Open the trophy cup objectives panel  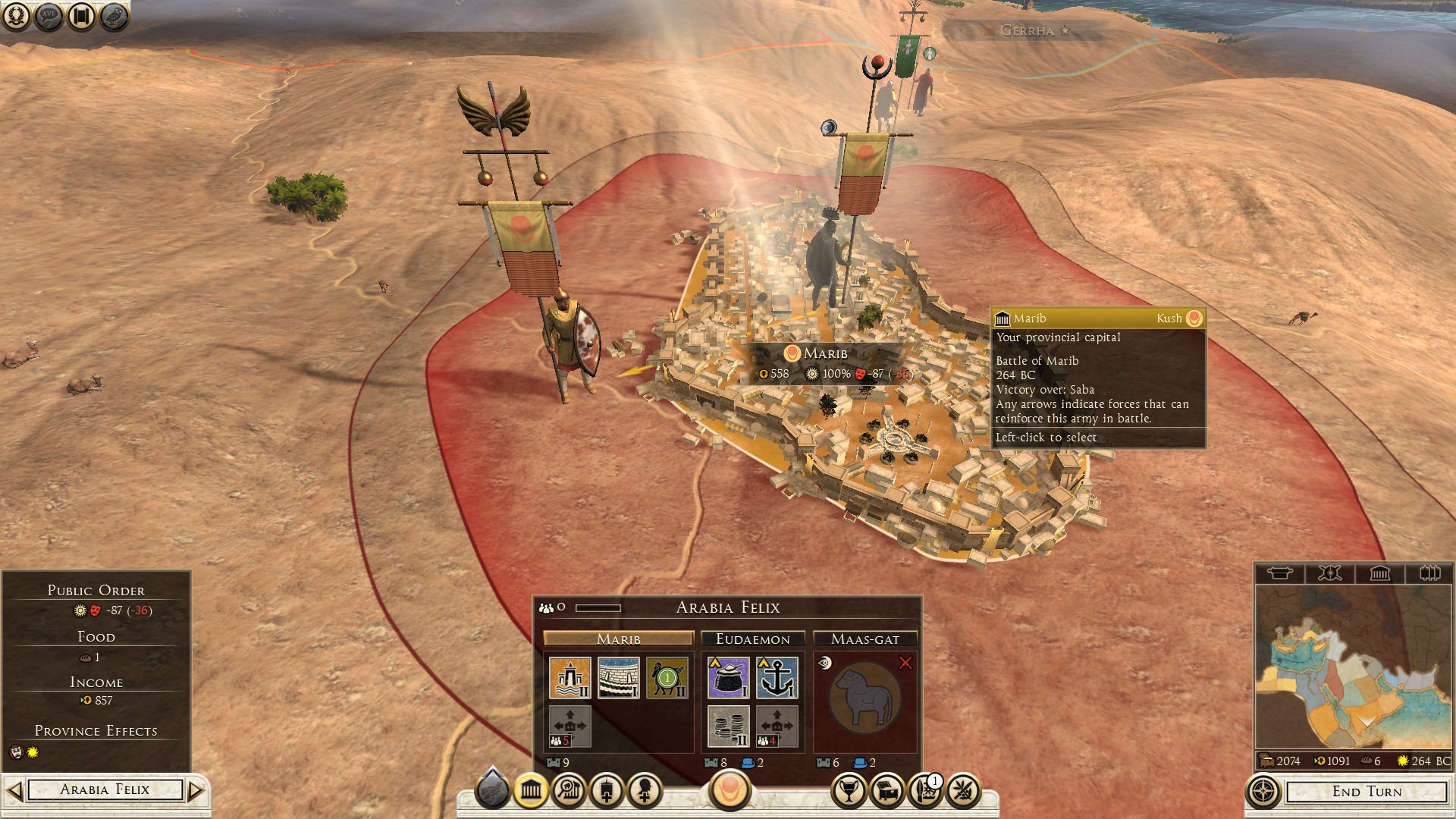pyautogui.click(x=849, y=791)
